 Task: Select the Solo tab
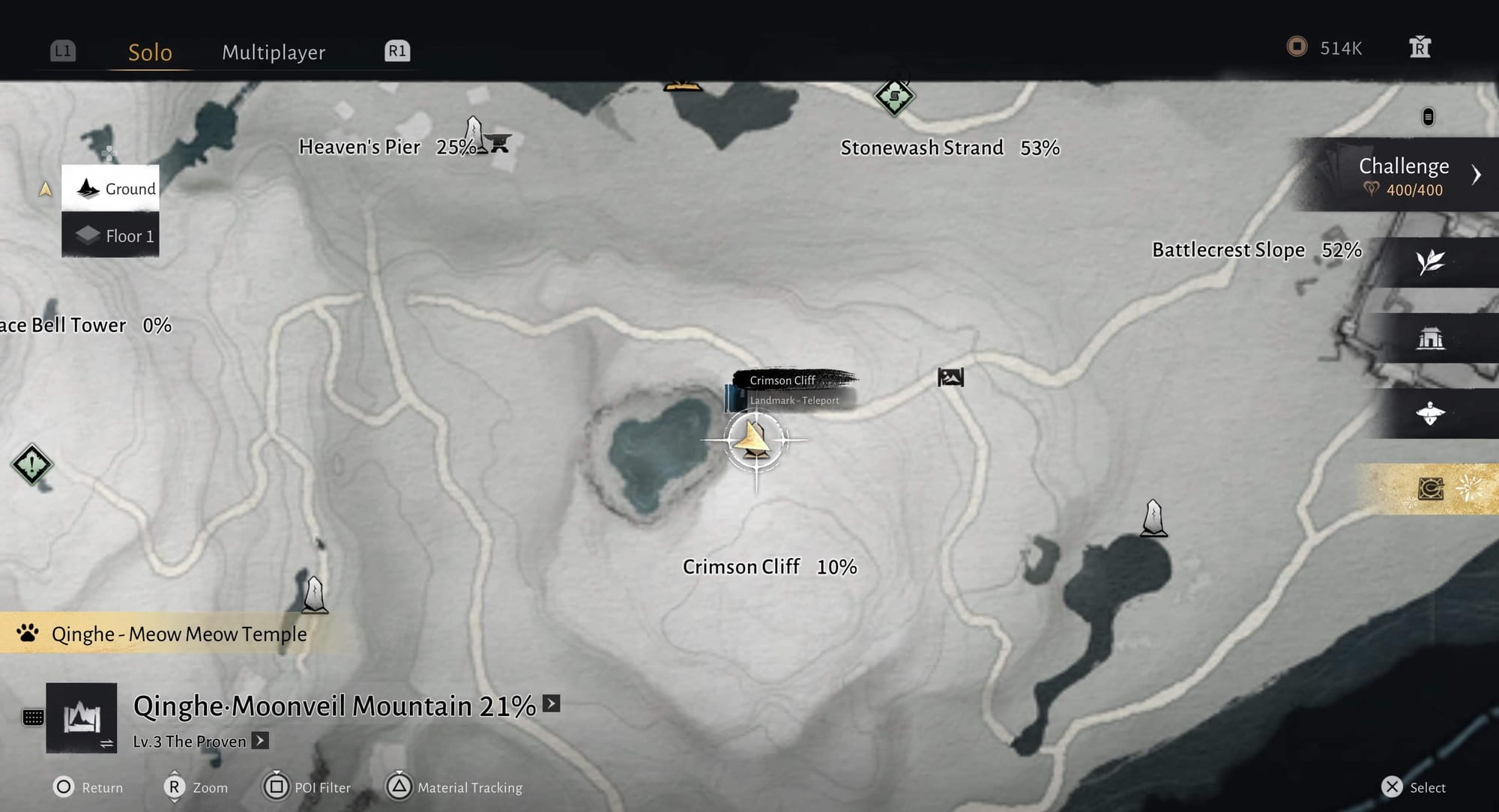150,52
